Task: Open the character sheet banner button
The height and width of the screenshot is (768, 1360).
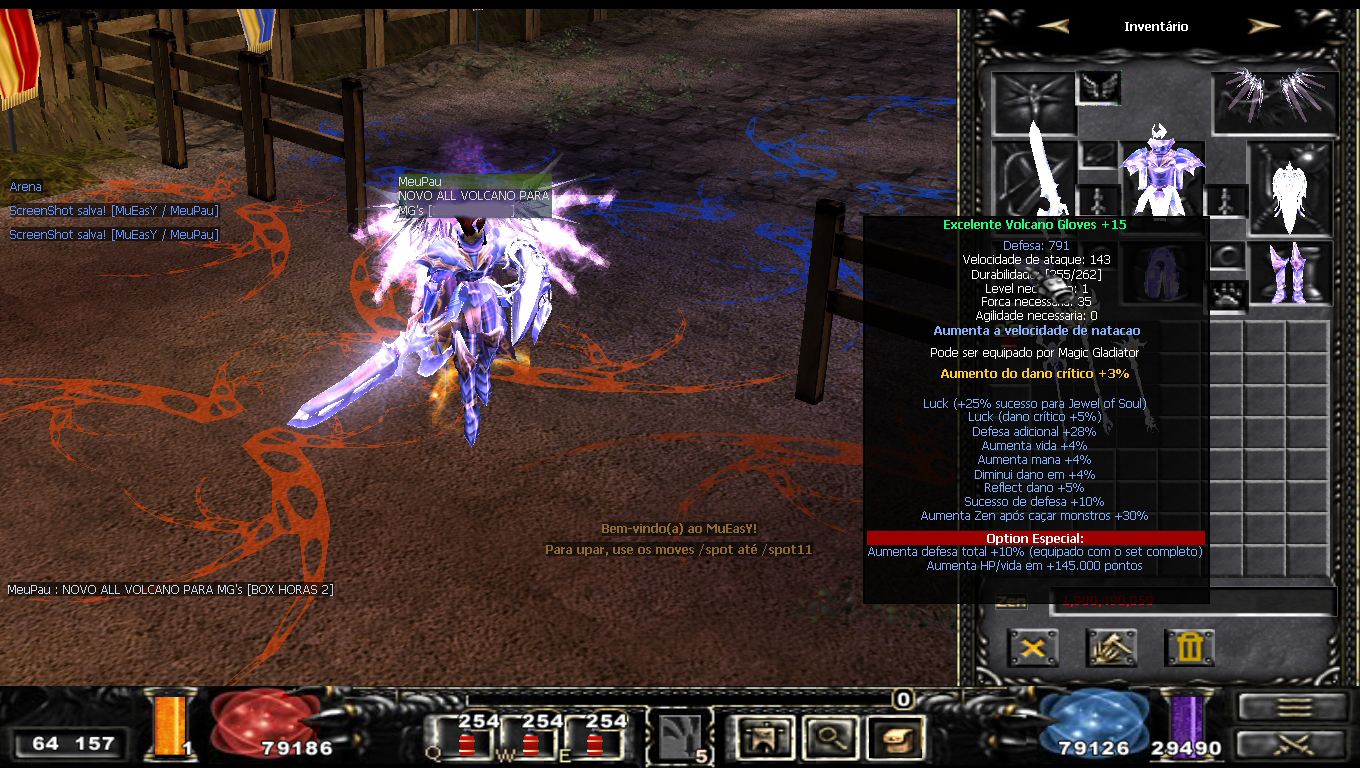Action: pyautogui.click(x=763, y=739)
